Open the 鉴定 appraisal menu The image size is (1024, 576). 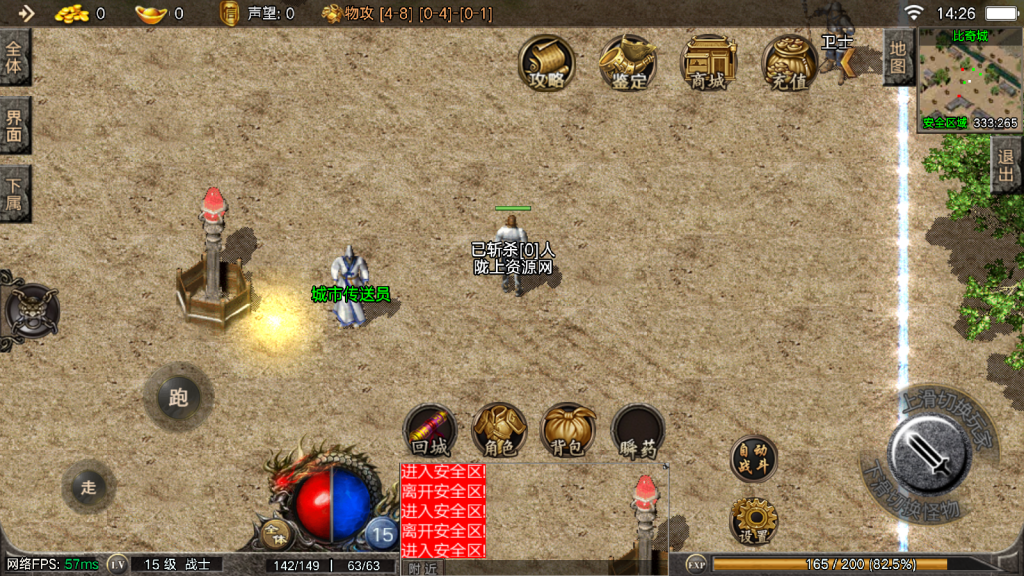tap(628, 64)
